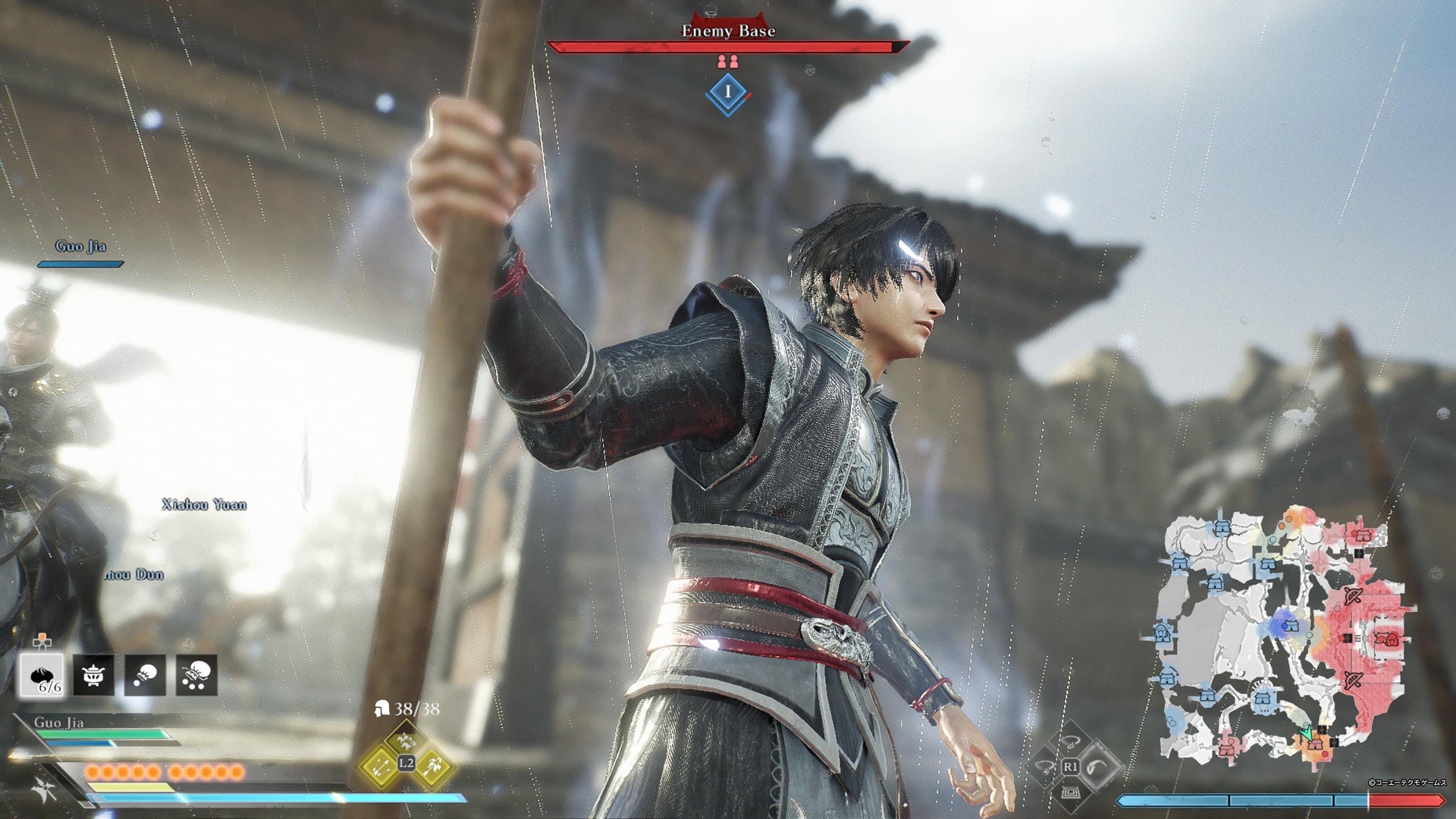This screenshot has width=1456, height=819.
Task: Select the horse summon icon above the L2 prompt
Action: [x=406, y=740]
